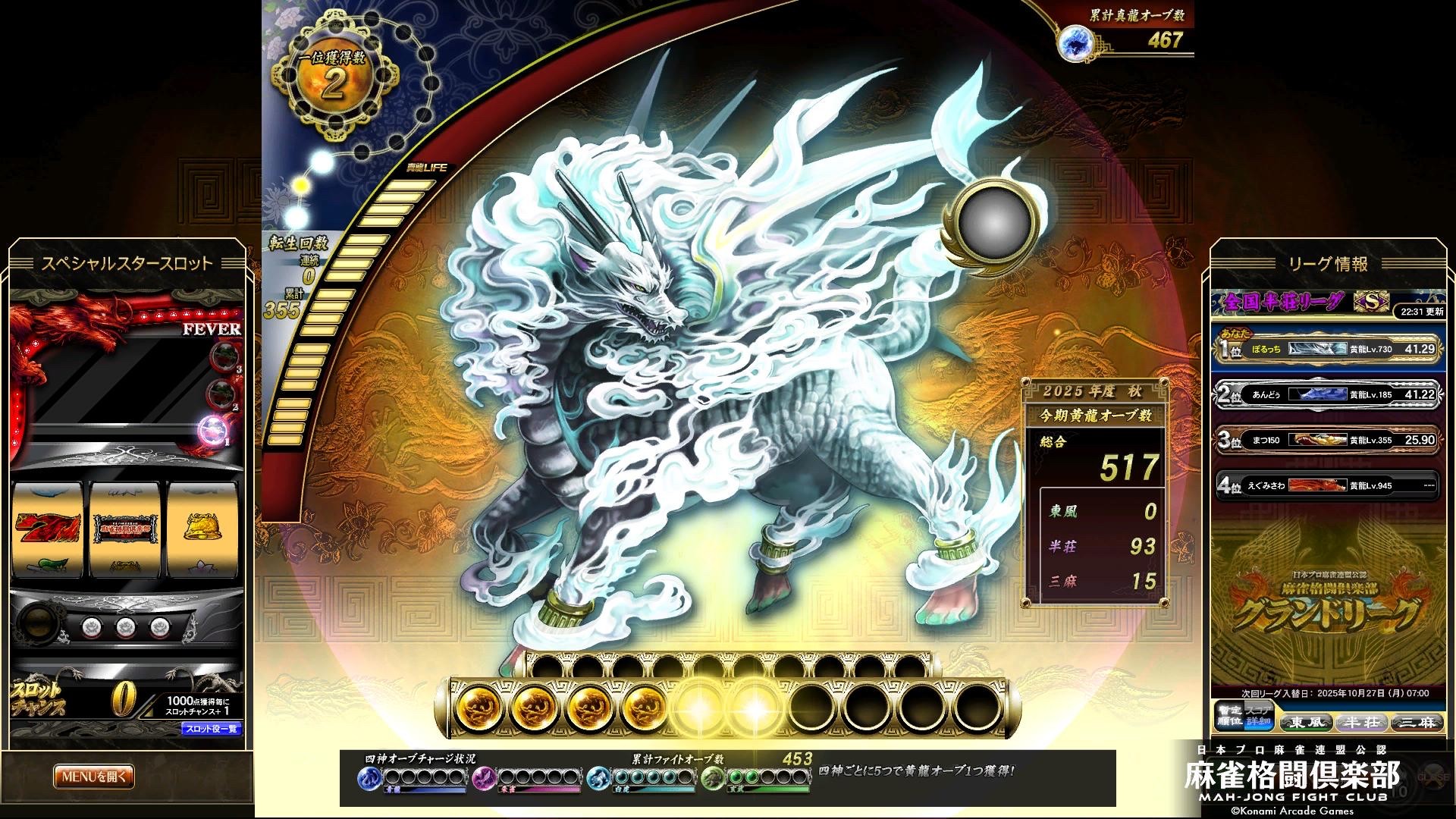Select first-place player ぽるっち league row
This screenshot has width=1456, height=819.
pos(1326,349)
